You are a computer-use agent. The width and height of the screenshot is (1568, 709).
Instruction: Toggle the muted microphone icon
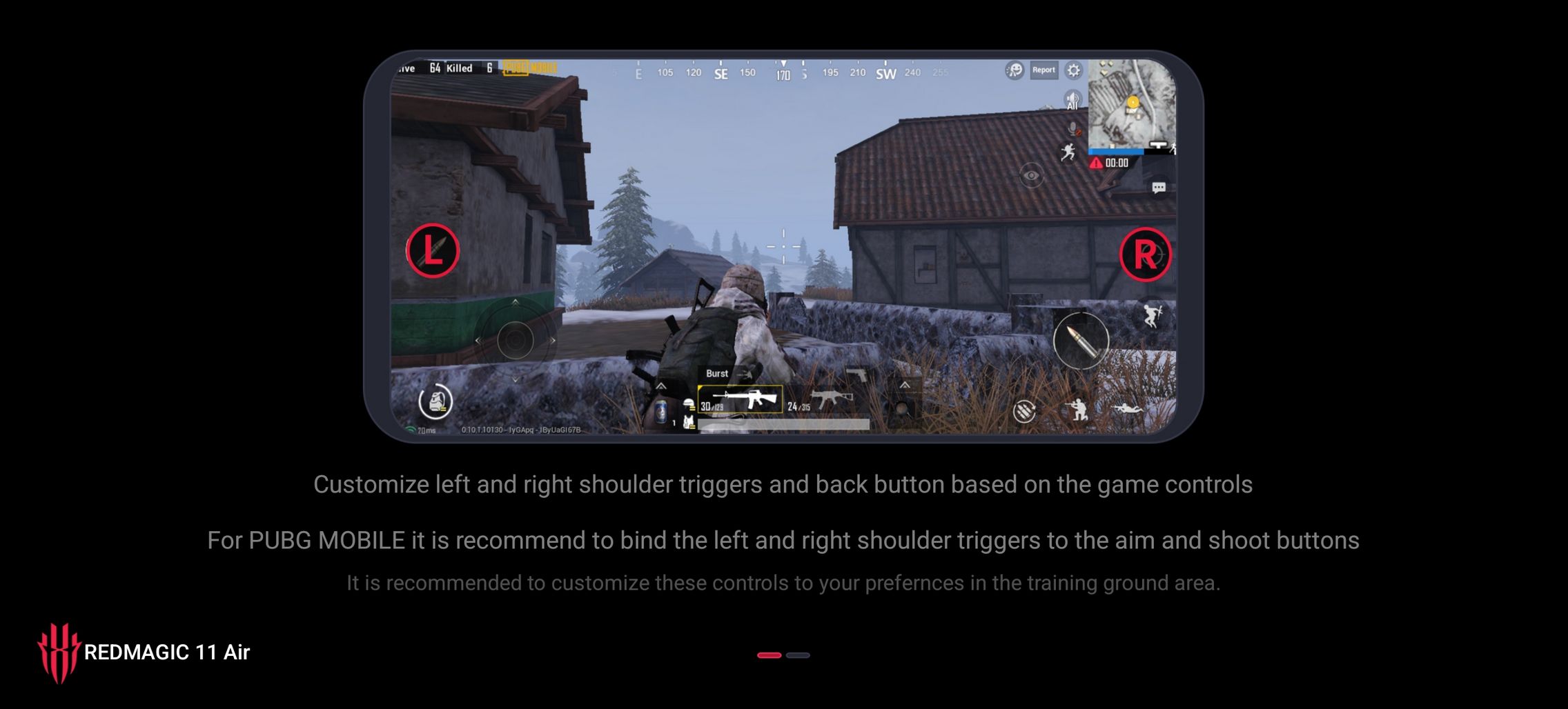click(1073, 129)
